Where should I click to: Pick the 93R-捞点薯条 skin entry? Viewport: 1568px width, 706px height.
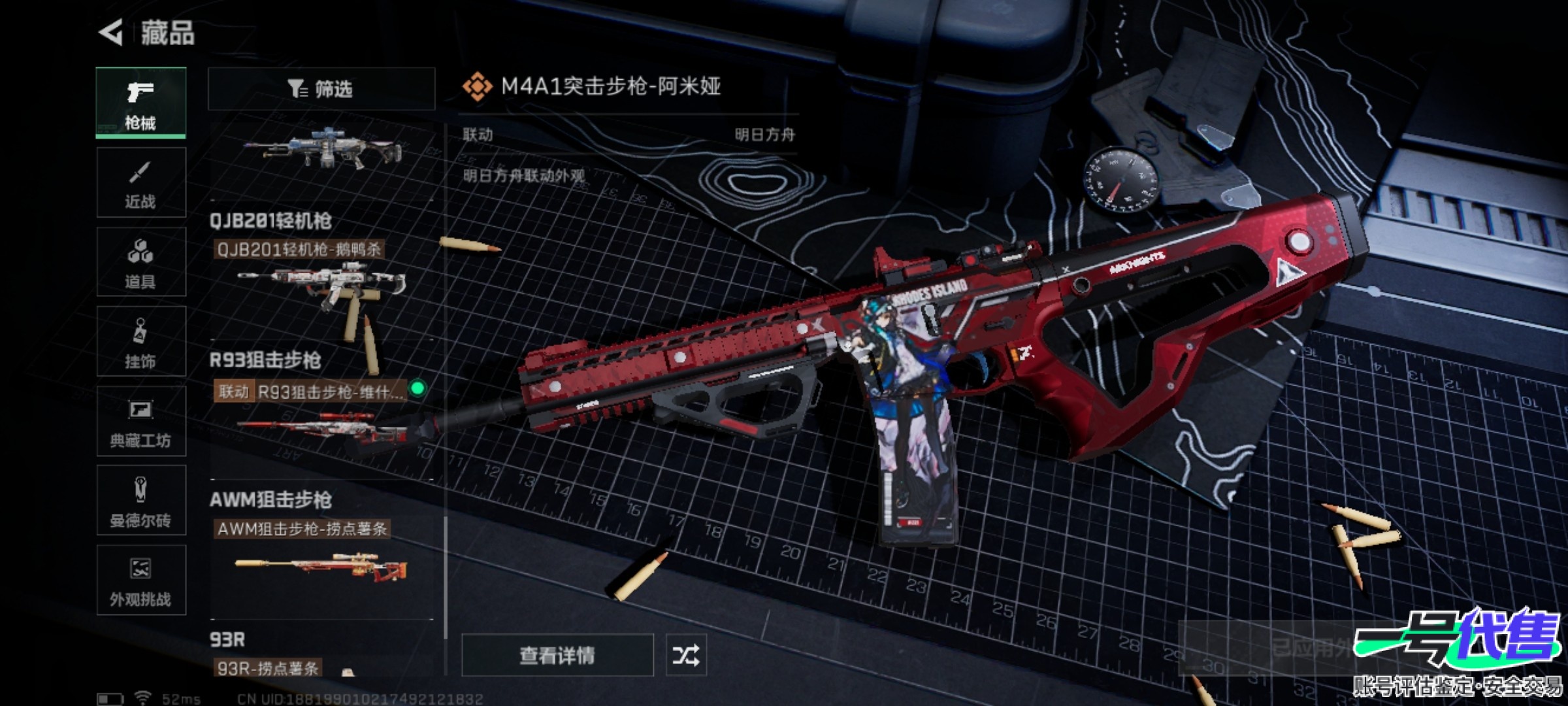coord(268,668)
